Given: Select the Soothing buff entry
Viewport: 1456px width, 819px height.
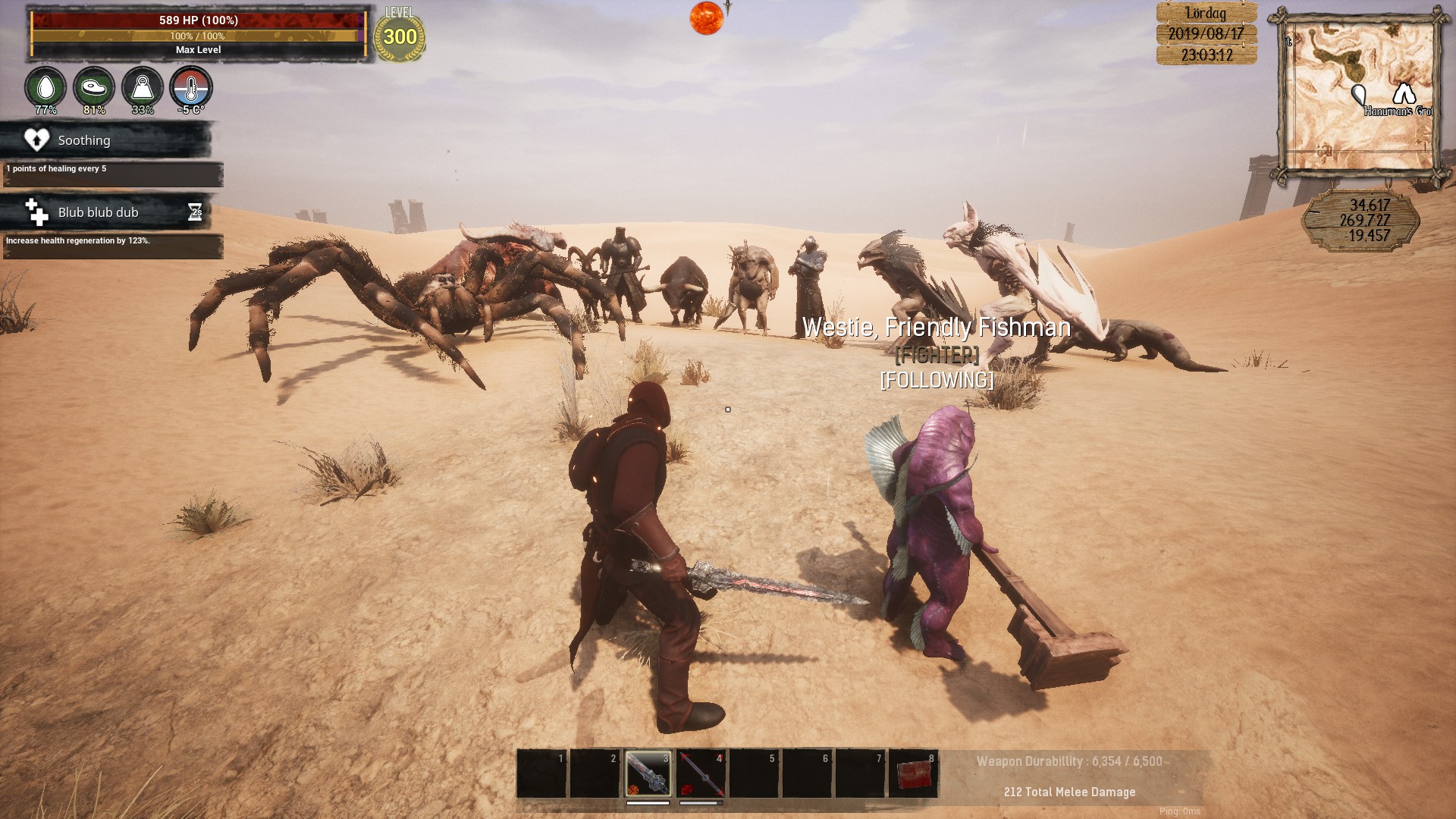Looking at the screenshot, I should click(106, 140).
